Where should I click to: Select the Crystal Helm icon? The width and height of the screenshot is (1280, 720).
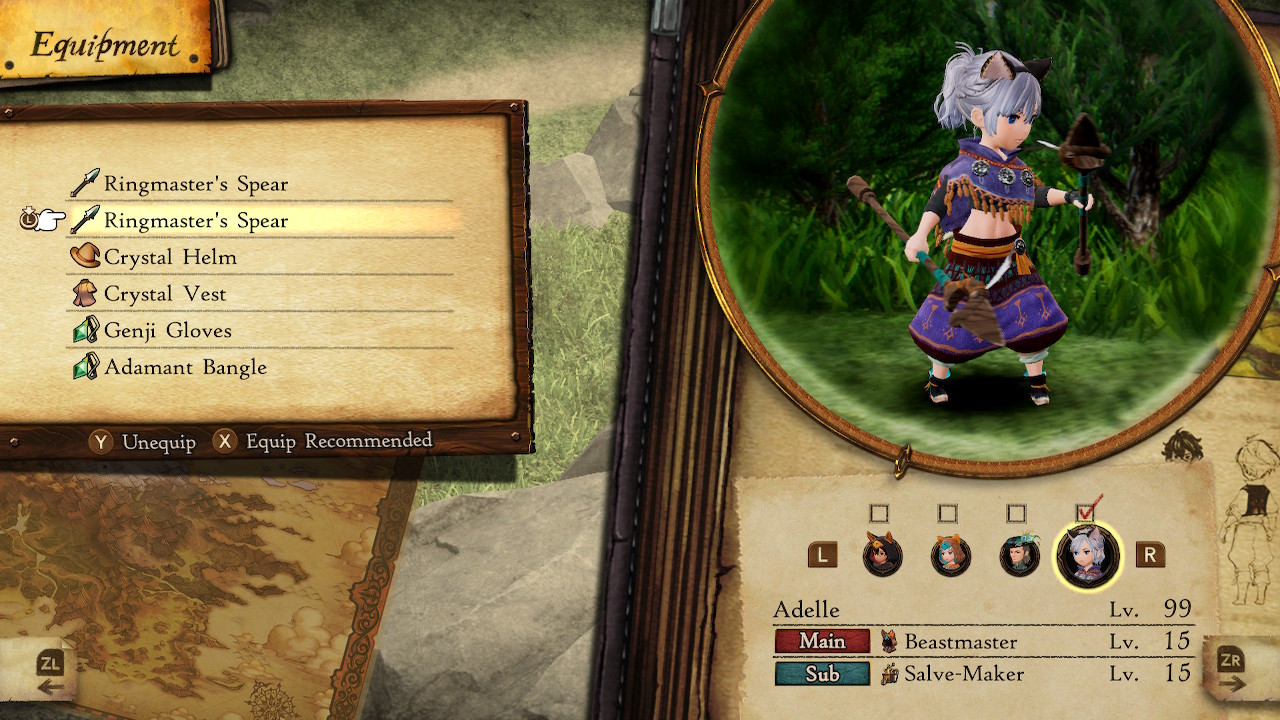85,256
